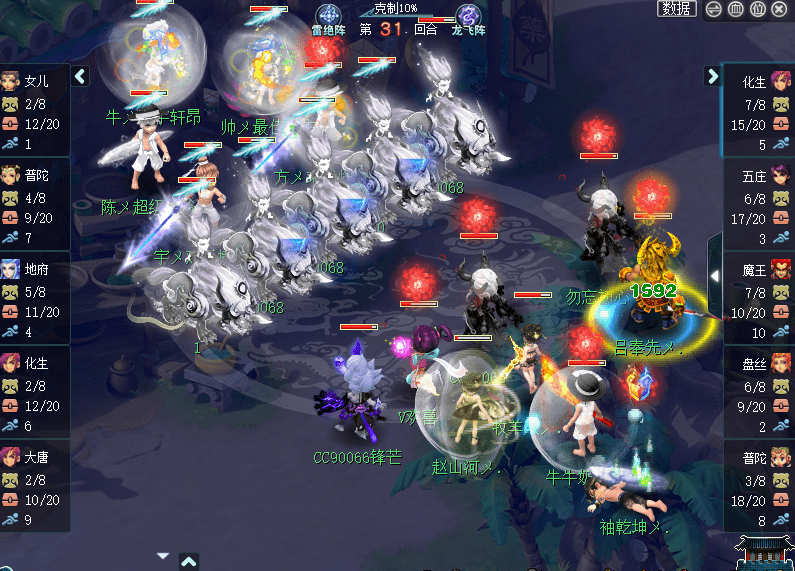
Task: Select the 女儿 team member entry
Action: click(35, 109)
